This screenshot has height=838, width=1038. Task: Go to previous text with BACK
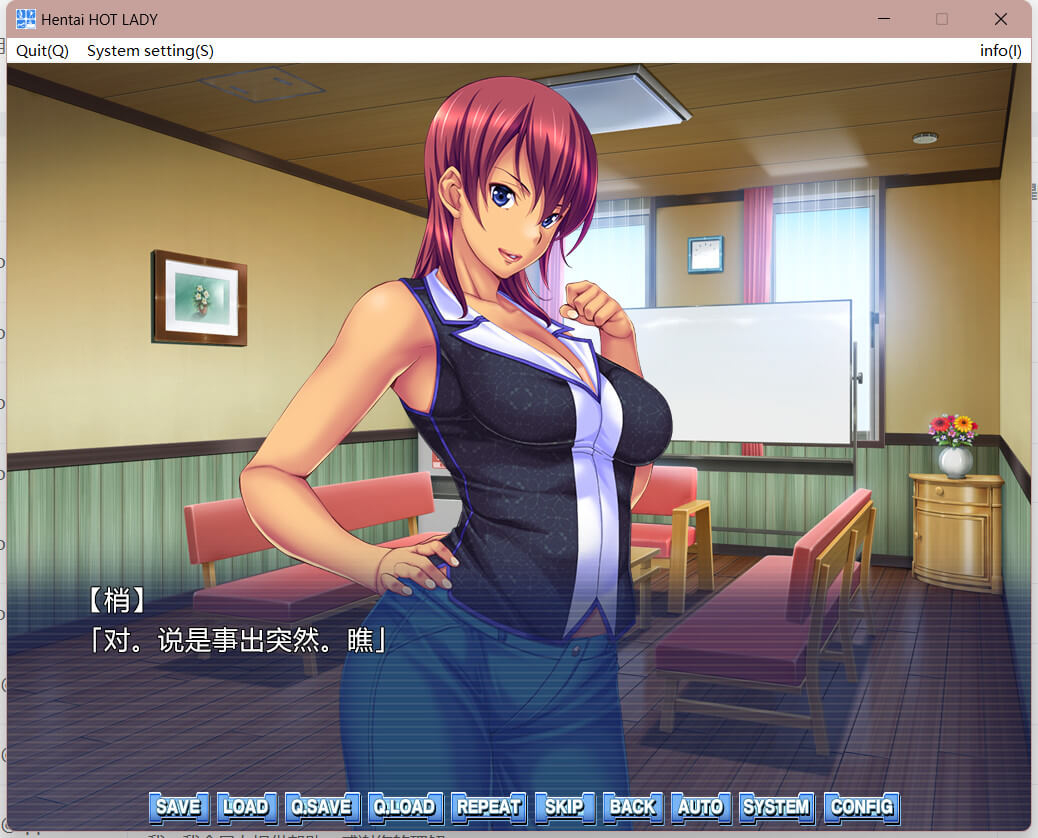tap(633, 807)
